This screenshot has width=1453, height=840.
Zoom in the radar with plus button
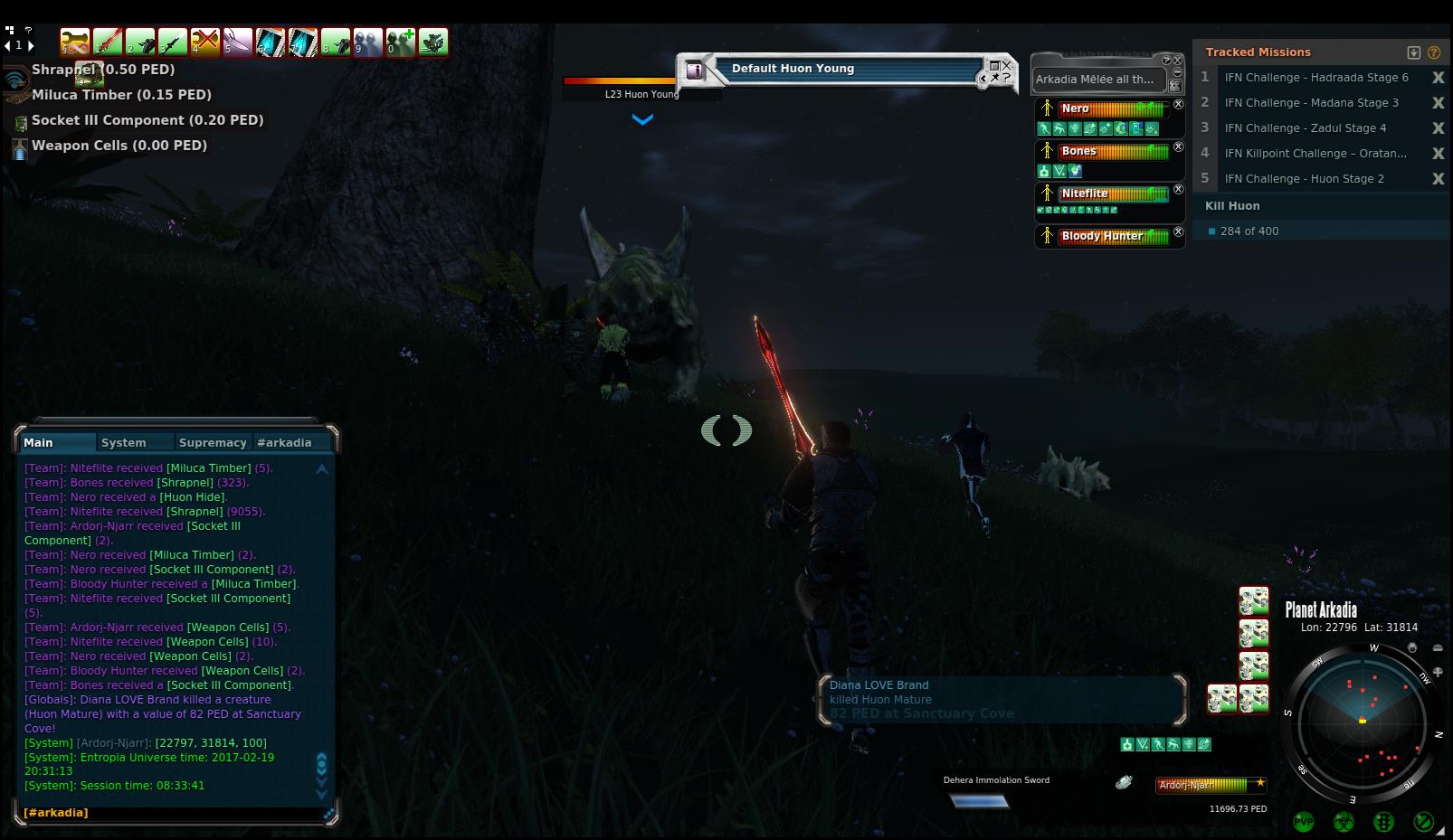coord(1438,672)
